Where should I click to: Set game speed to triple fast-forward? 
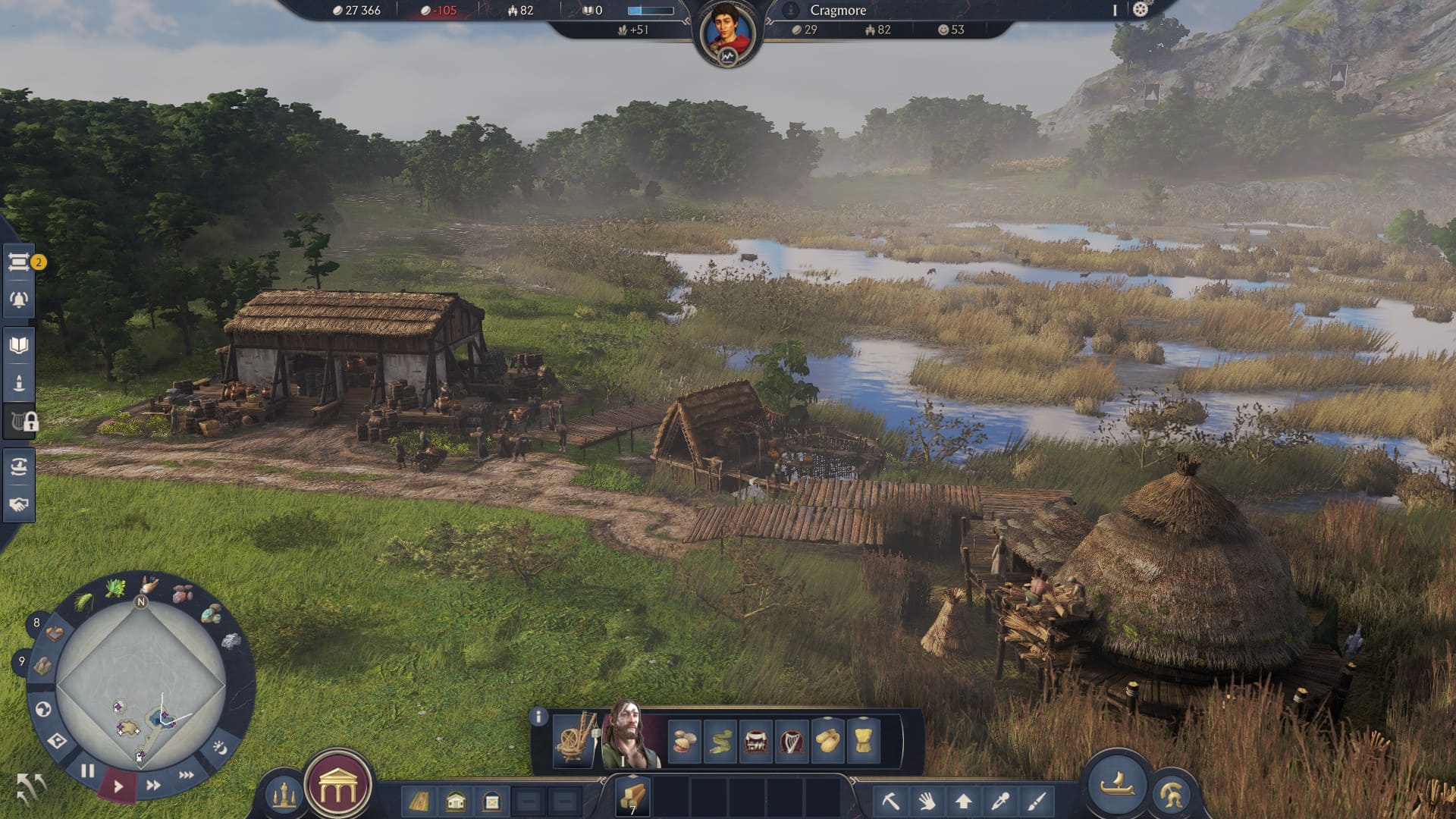coord(186,774)
